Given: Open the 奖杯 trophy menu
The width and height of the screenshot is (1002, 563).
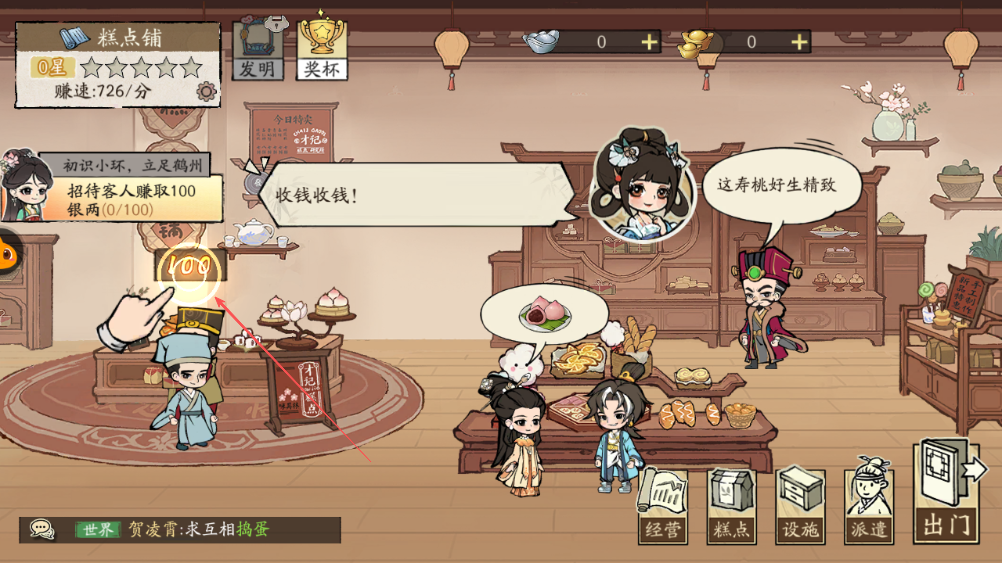Looking at the screenshot, I should click(322, 48).
